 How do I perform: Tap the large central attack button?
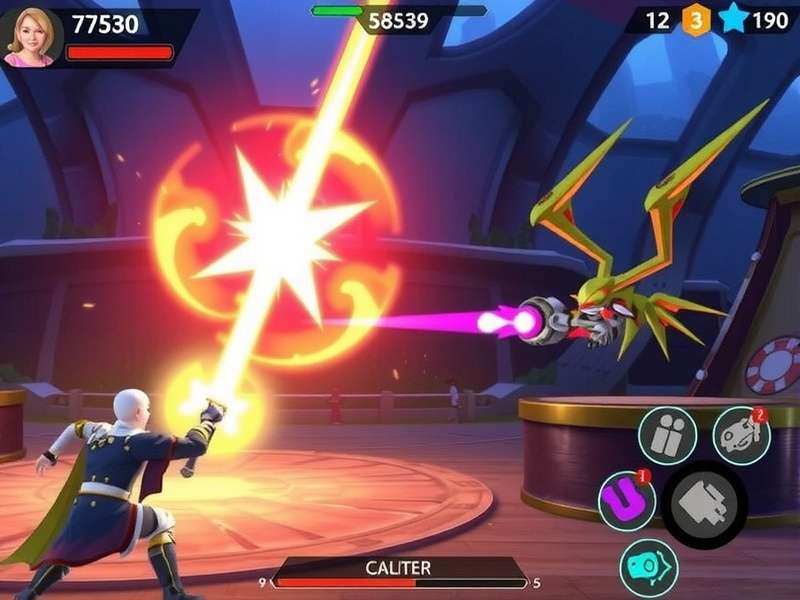704,505
